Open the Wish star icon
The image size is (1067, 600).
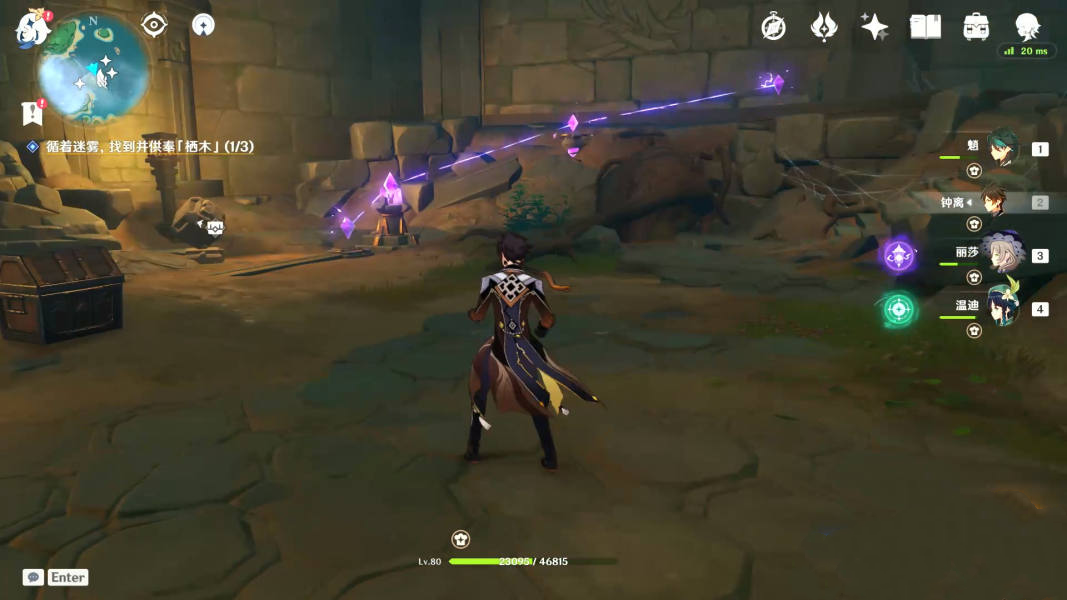[x=874, y=27]
